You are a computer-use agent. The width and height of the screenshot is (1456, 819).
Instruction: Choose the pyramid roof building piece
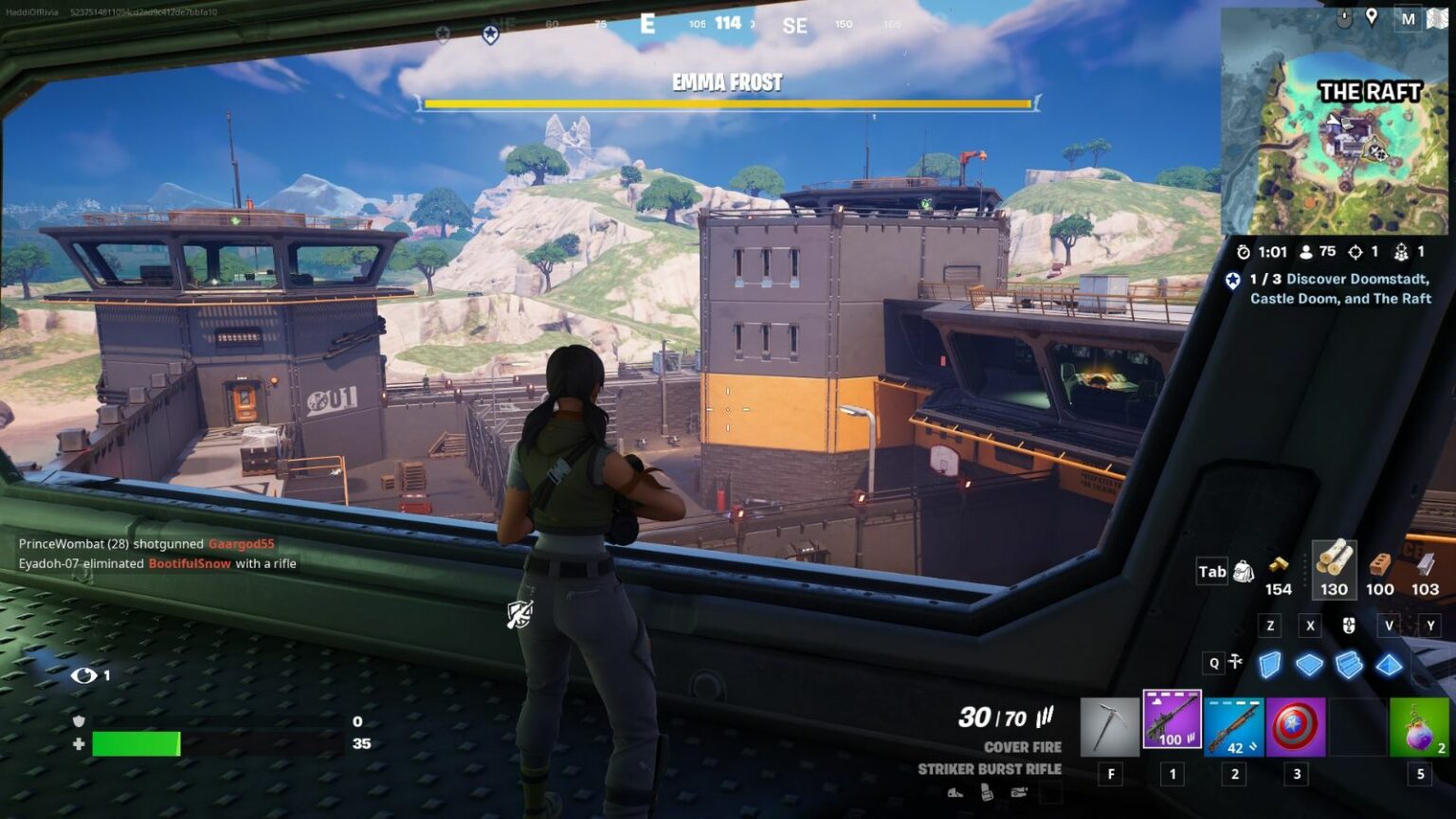[1389, 664]
